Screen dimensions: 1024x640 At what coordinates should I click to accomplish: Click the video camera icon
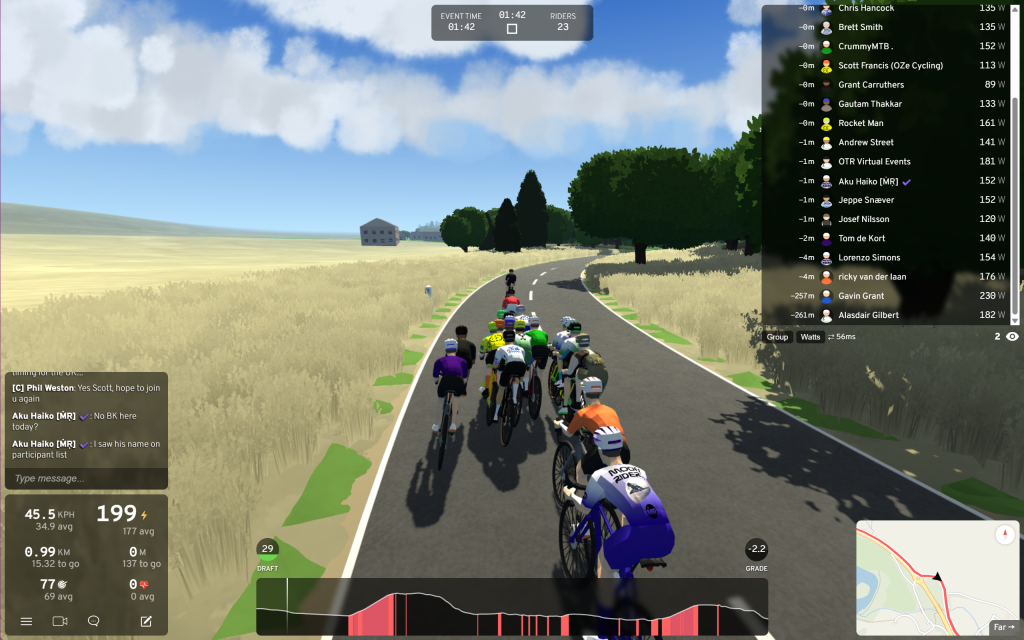[59, 621]
